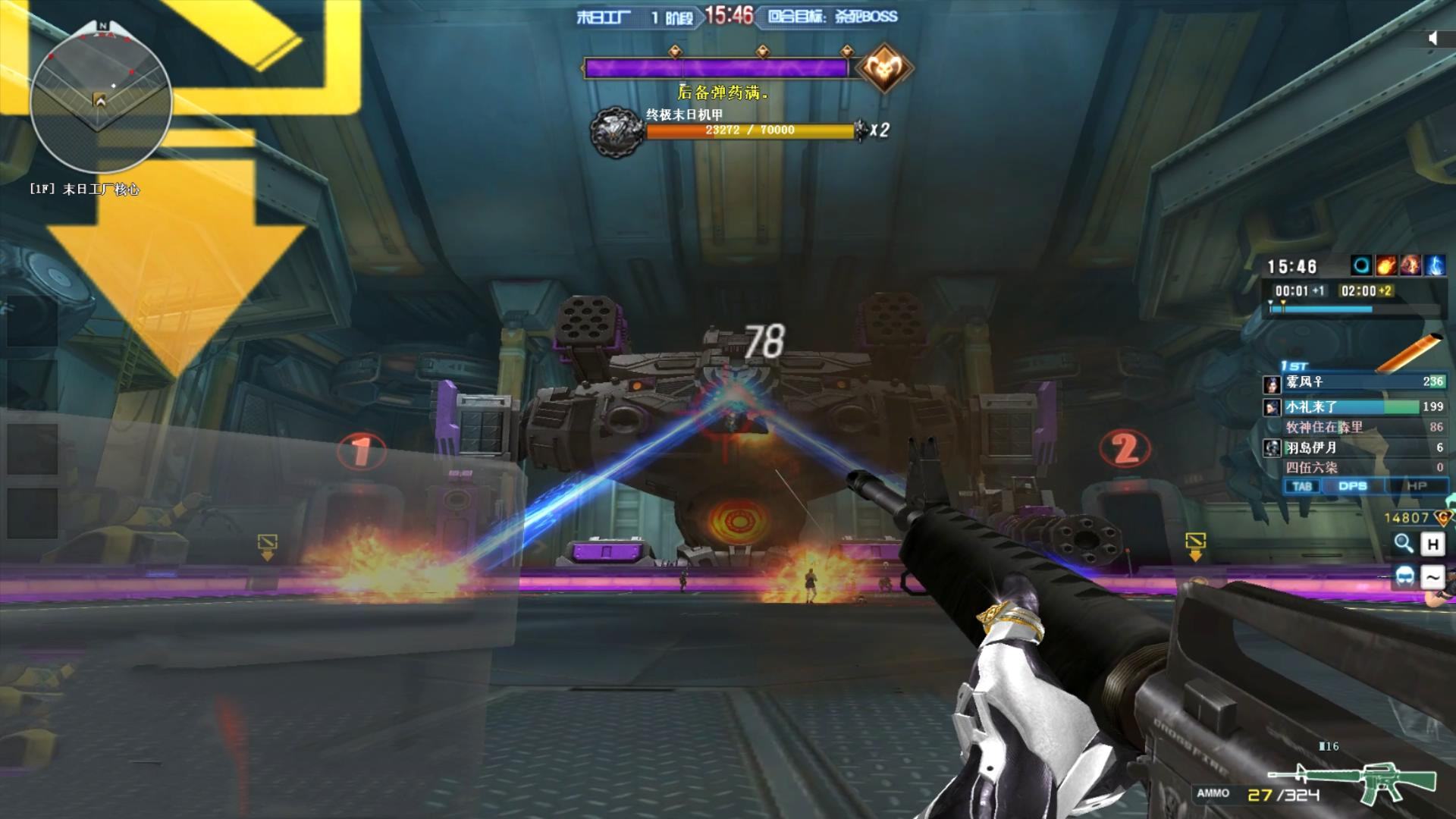Switch the ranking list to the DPS tab
Image resolution: width=1456 pixels, height=819 pixels.
click(x=1352, y=486)
